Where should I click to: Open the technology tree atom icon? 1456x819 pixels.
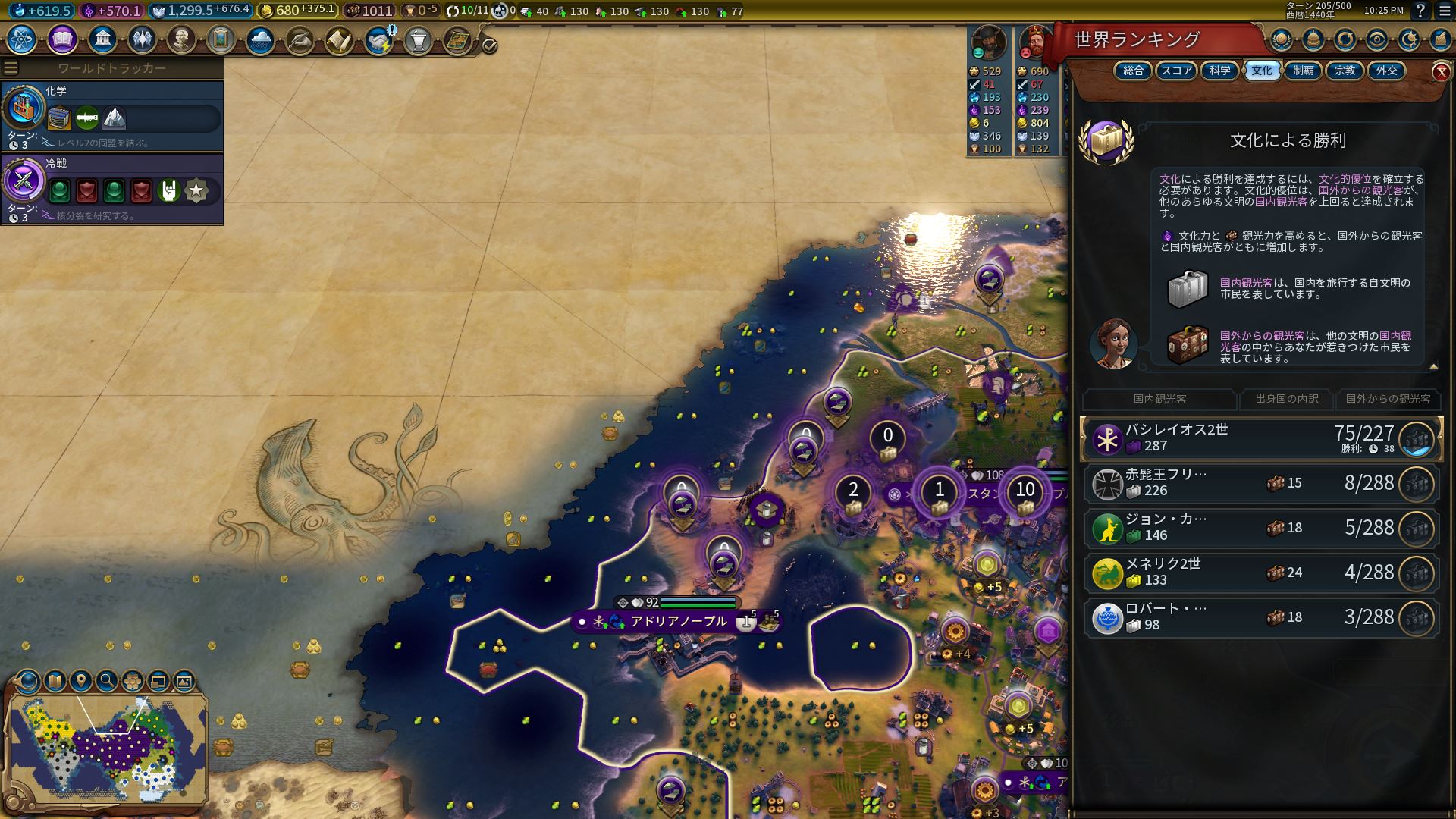pyautogui.click(x=22, y=39)
